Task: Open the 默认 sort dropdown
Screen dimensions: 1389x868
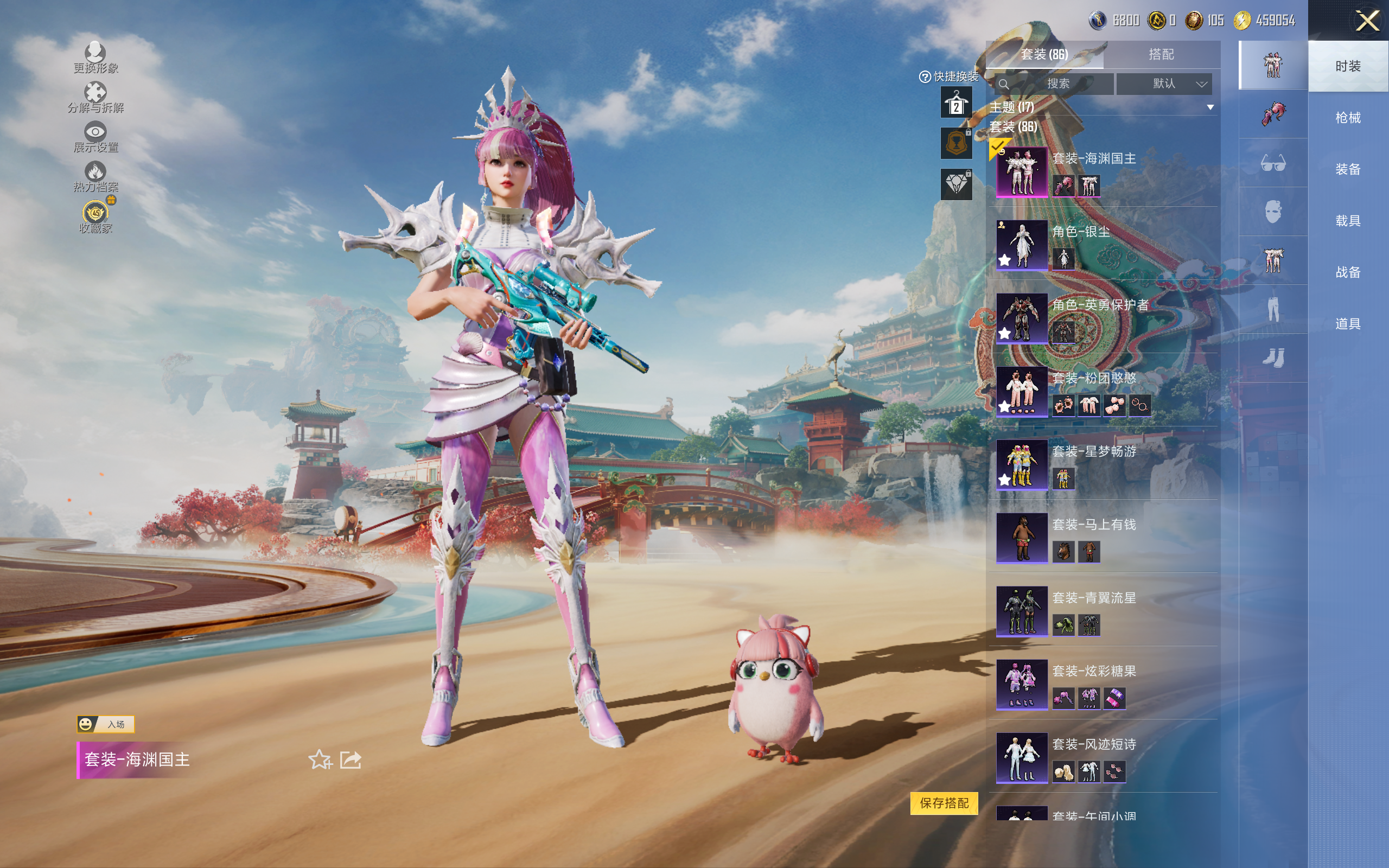Action: click(x=1164, y=84)
